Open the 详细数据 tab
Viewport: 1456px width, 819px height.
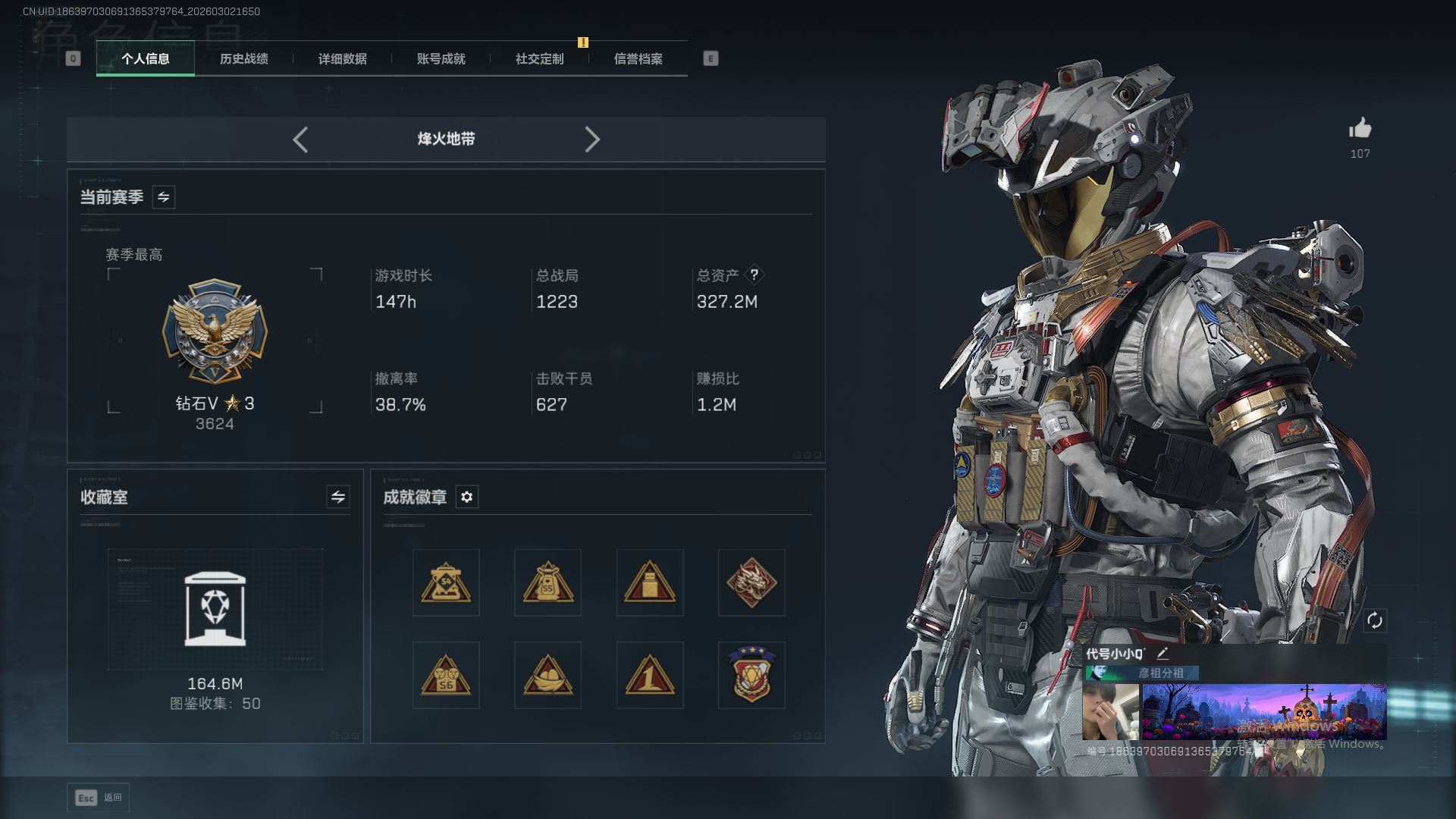coord(342,59)
